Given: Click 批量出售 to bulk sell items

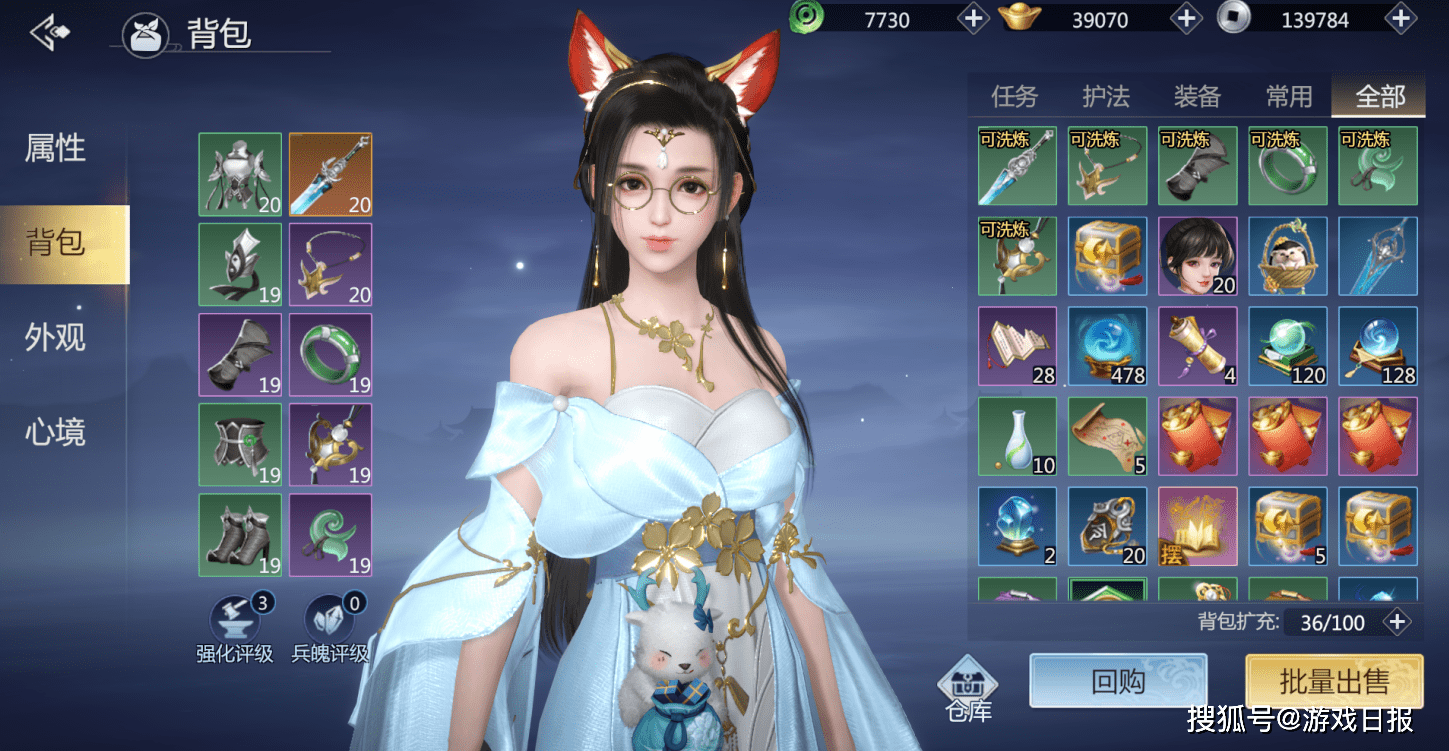Looking at the screenshot, I should (x=1334, y=682).
